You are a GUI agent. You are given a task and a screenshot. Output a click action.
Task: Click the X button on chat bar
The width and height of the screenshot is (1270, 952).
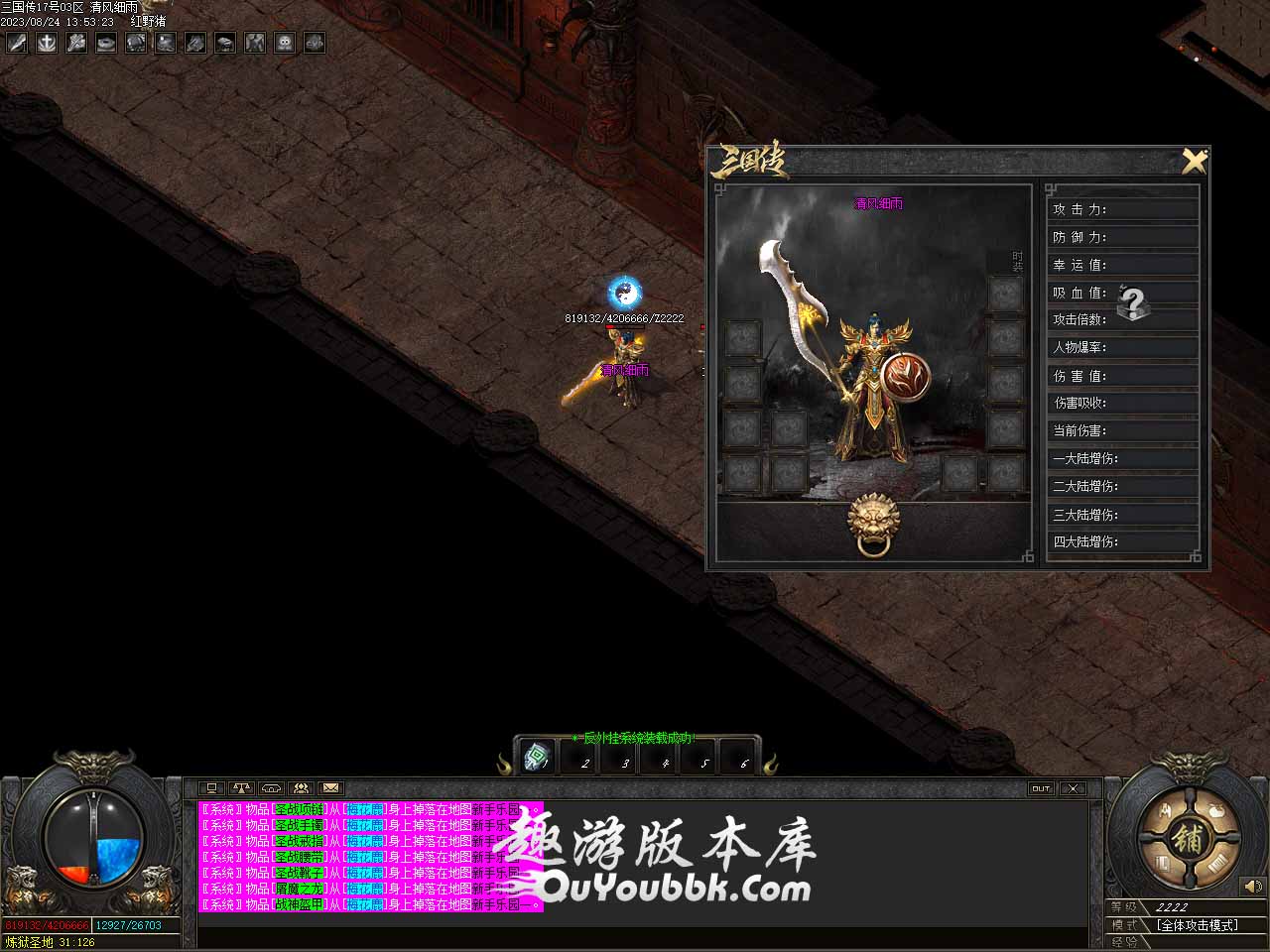coord(1073,788)
